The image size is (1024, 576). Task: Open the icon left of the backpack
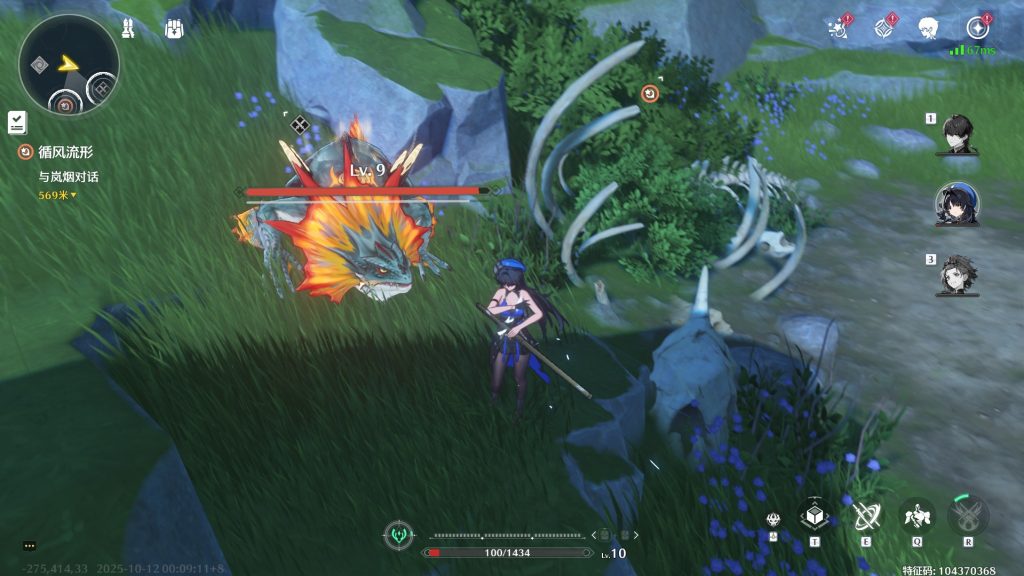(x=128, y=28)
